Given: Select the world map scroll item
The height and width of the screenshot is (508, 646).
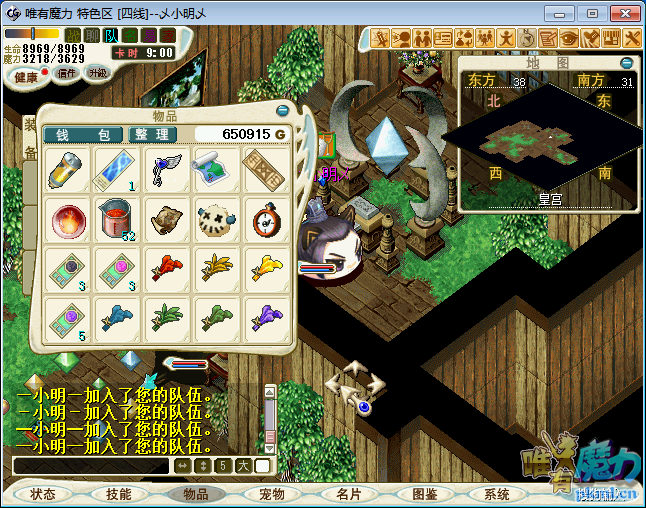Looking at the screenshot, I should click(x=216, y=169).
